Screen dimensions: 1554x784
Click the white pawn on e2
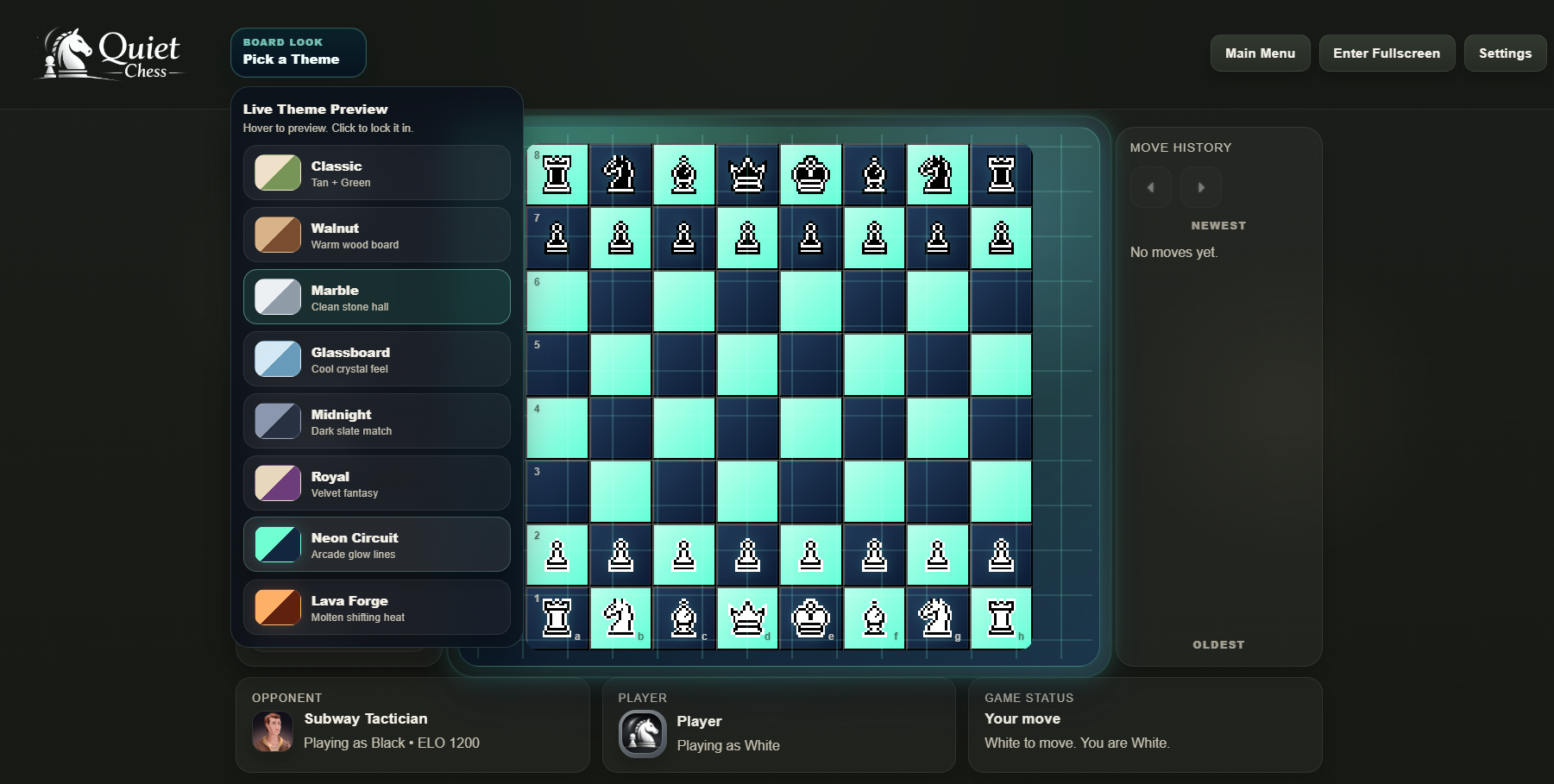[x=811, y=555]
